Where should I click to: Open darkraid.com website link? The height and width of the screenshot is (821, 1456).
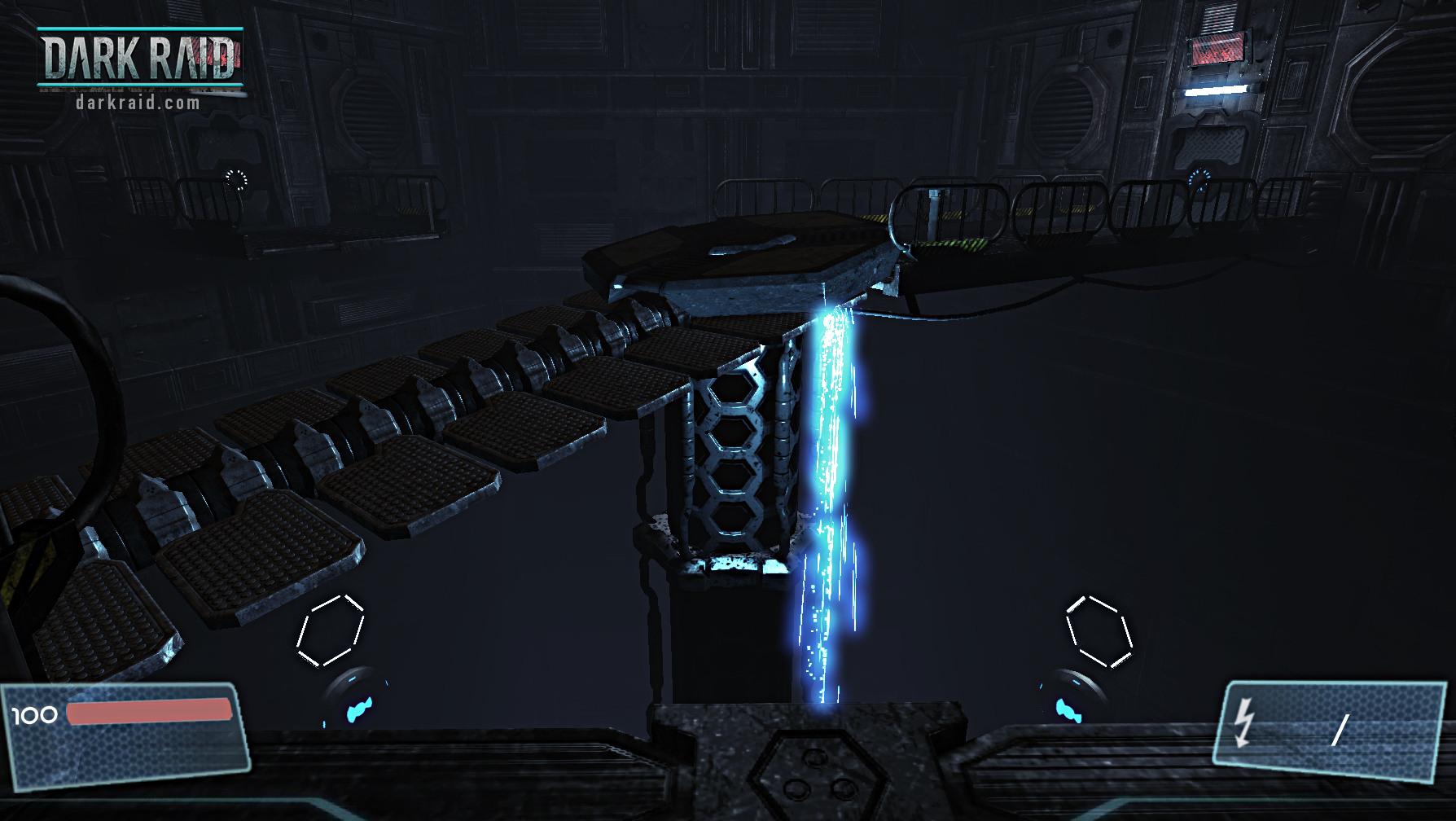138,103
